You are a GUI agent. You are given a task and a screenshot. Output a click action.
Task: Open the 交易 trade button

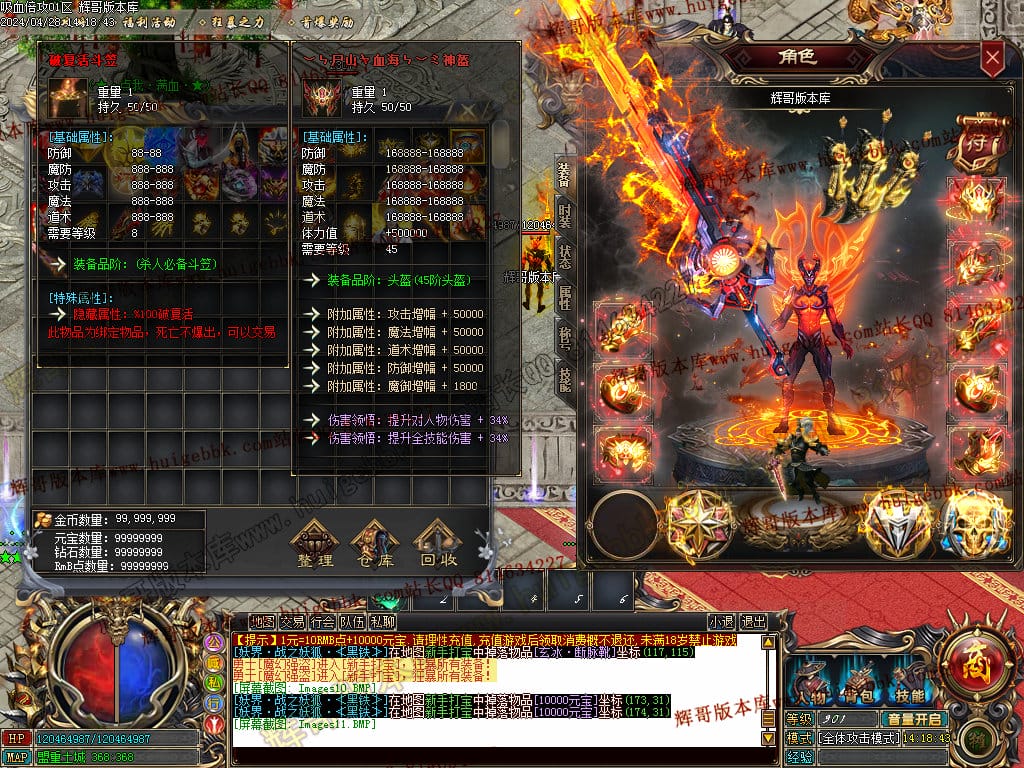tap(292, 621)
